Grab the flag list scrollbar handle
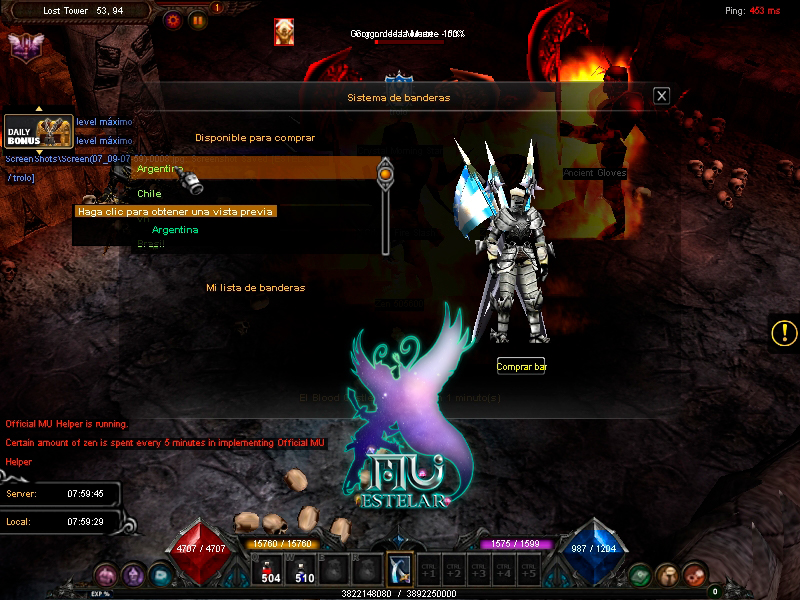The image size is (800, 600). (385, 174)
